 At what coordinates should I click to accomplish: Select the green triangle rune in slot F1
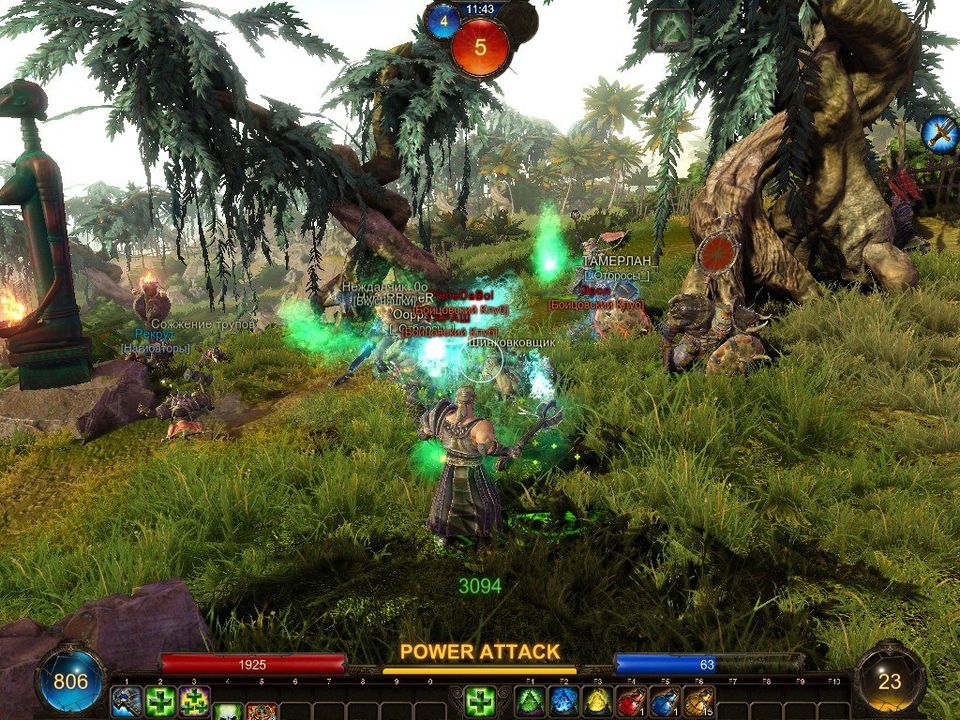530,702
